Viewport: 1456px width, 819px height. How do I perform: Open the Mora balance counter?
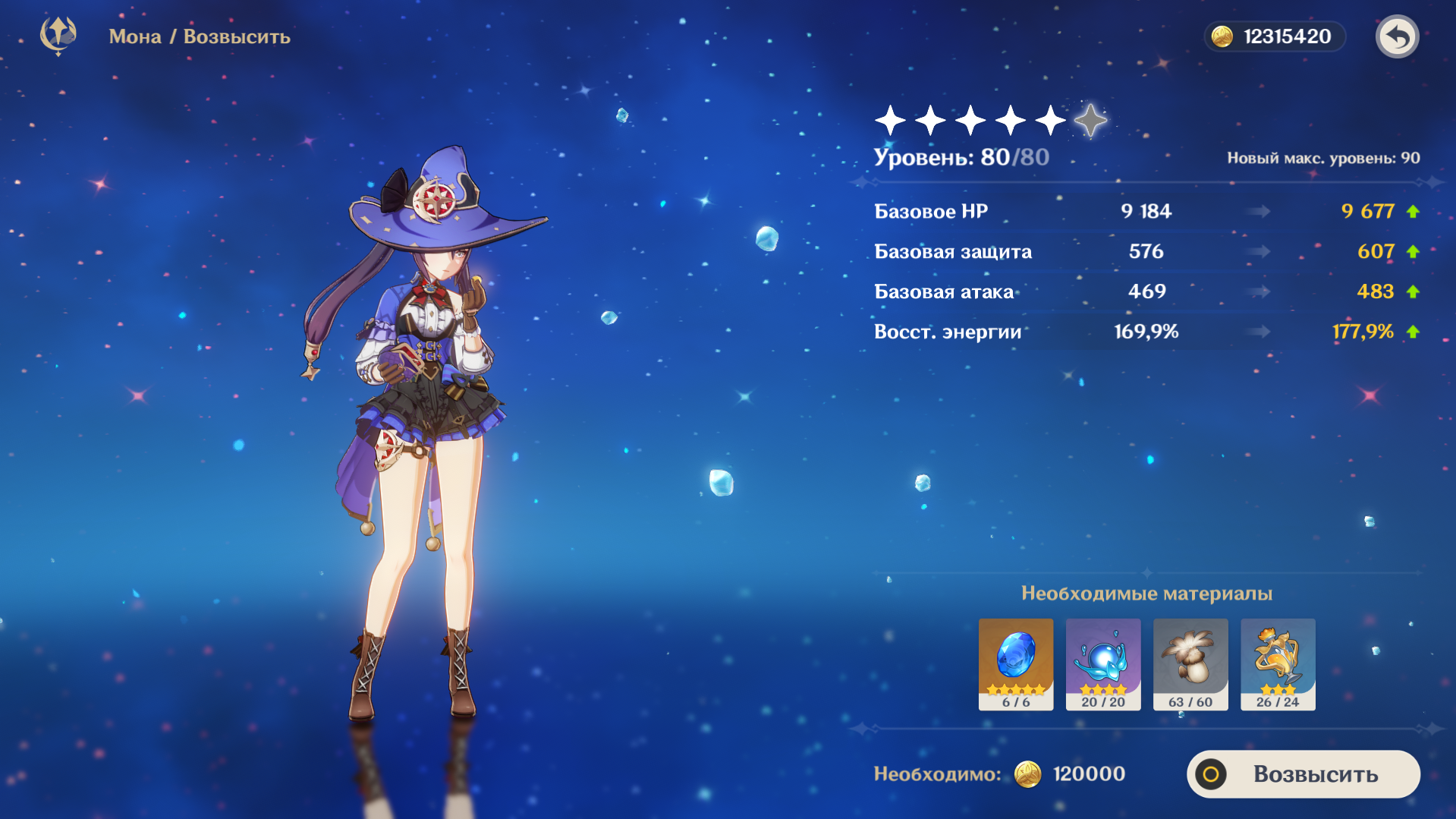pyautogui.click(x=1275, y=36)
